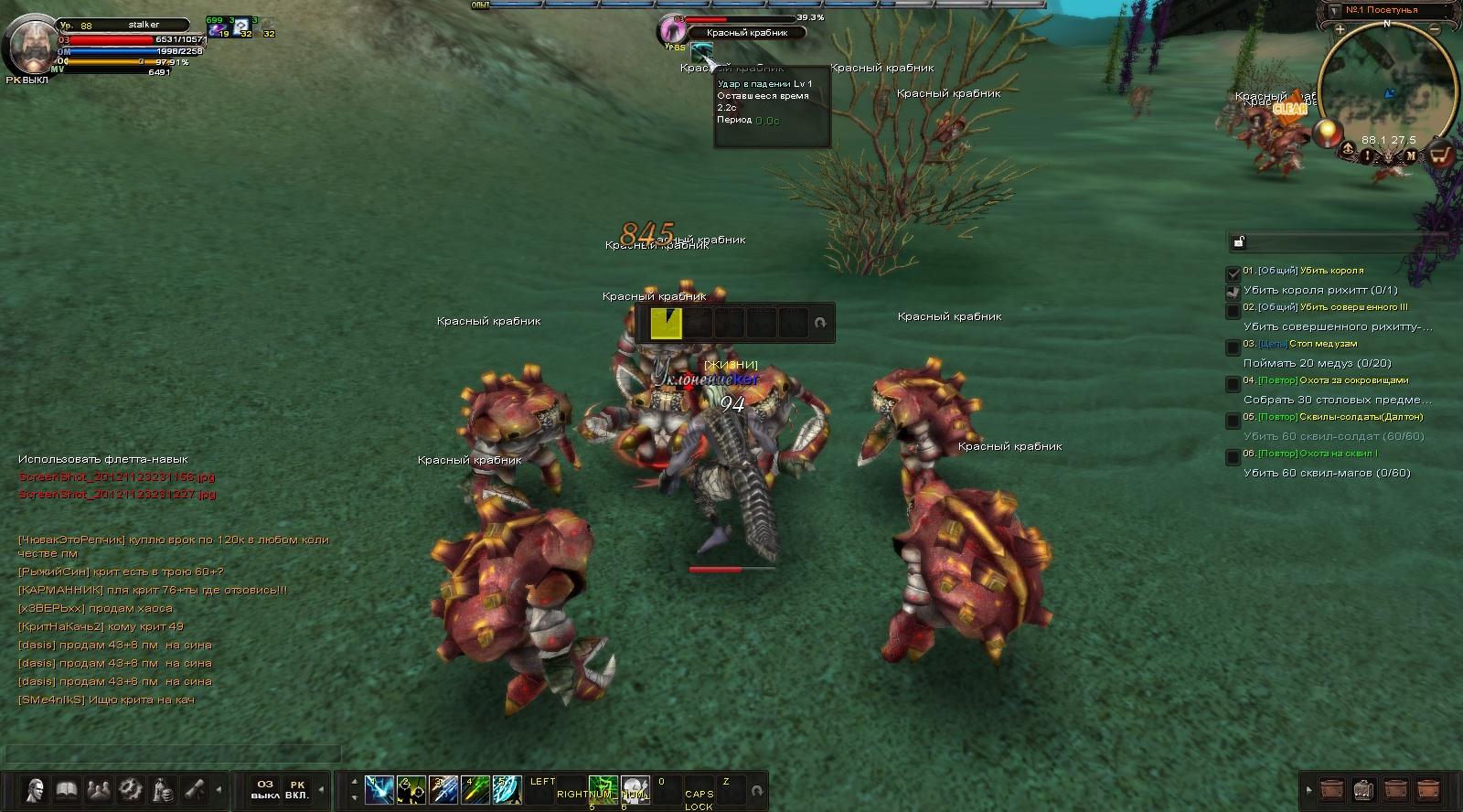1463x812 pixels.
Task: Toggle the ОЗ выкл button
Action: (x=265, y=790)
